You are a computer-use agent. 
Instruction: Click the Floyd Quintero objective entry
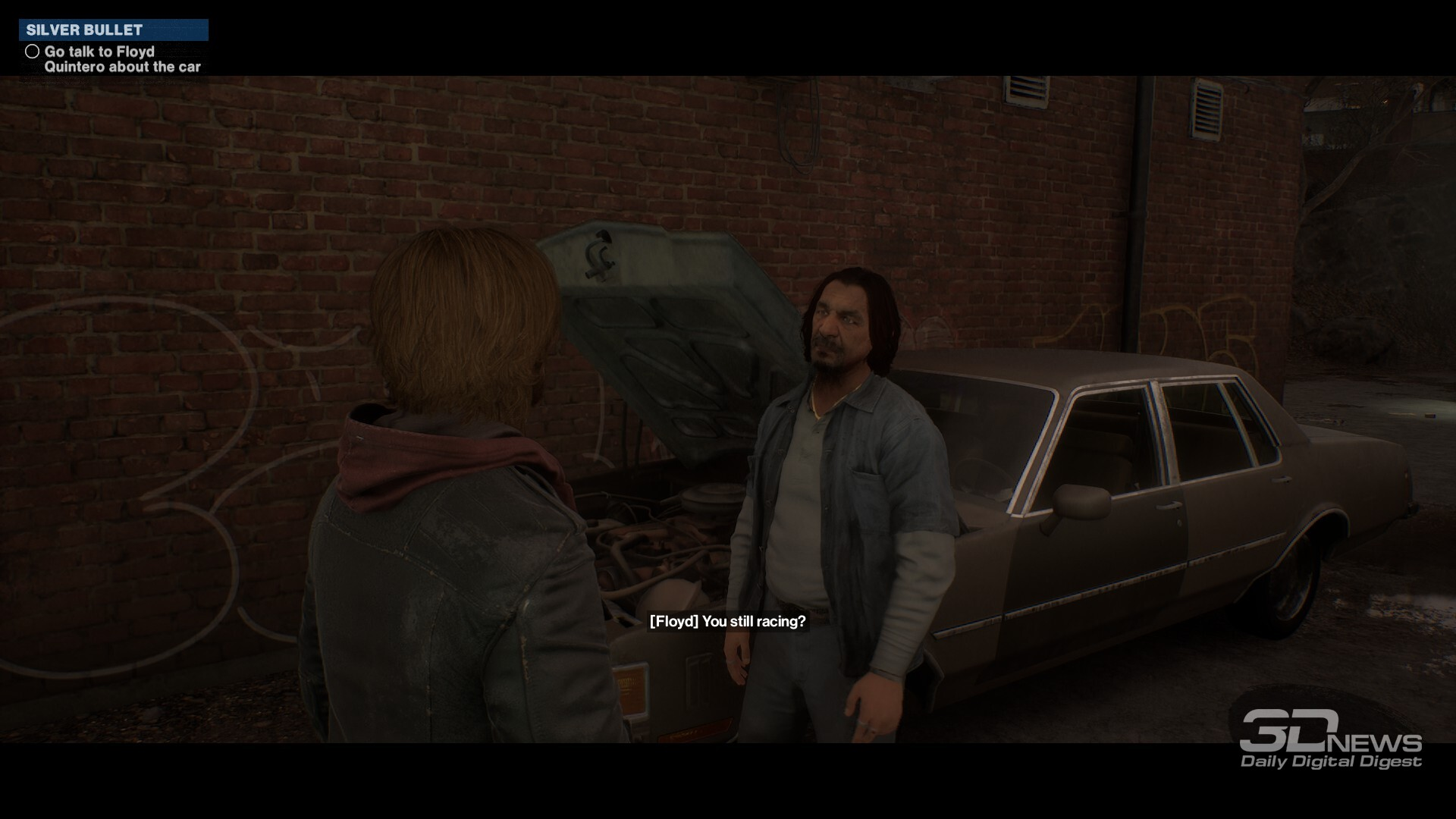121,59
